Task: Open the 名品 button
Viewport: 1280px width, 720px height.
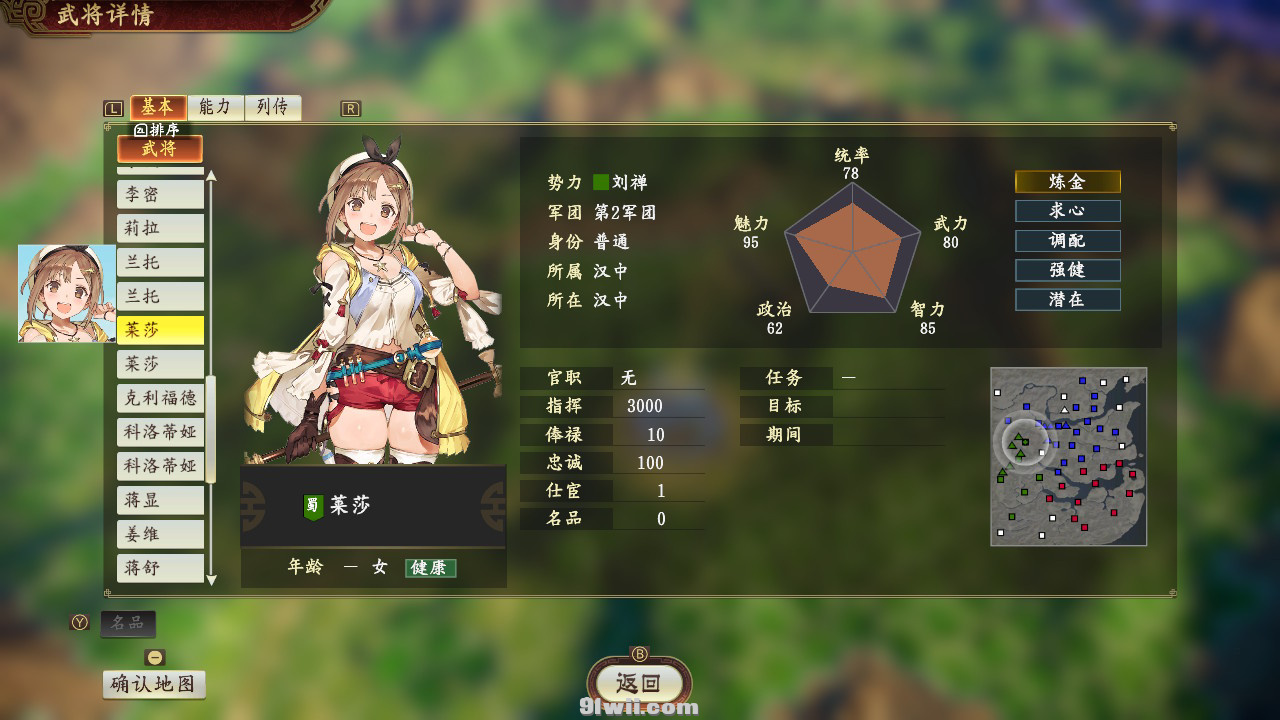Action: coord(128,624)
